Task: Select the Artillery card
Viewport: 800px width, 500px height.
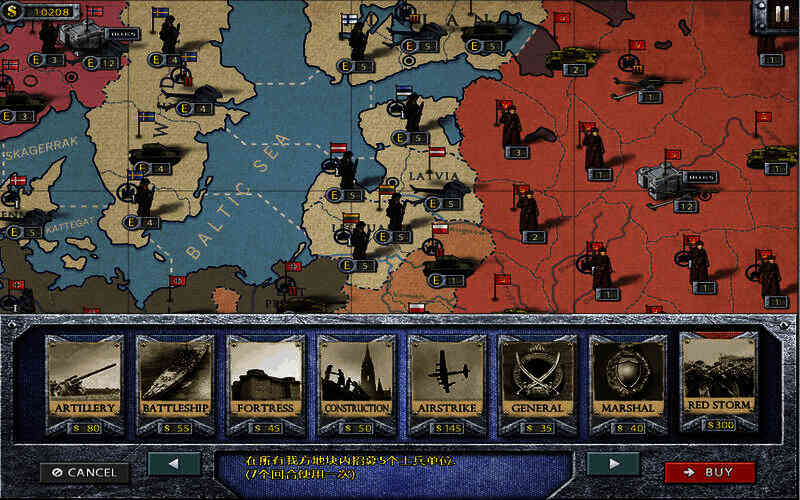Action: coord(84,381)
